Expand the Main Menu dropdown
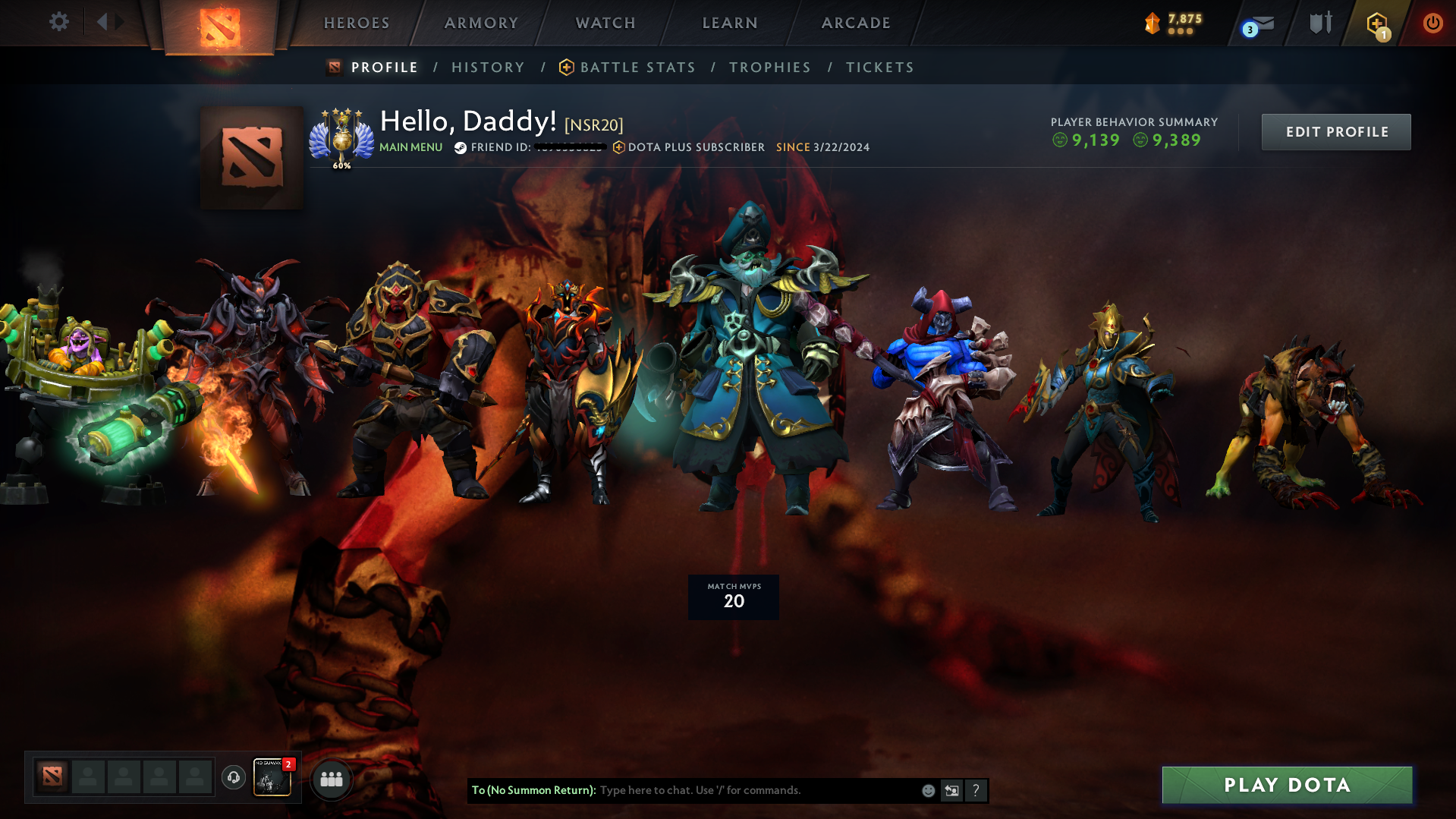The height and width of the screenshot is (819, 1456). pyautogui.click(x=410, y=147)
